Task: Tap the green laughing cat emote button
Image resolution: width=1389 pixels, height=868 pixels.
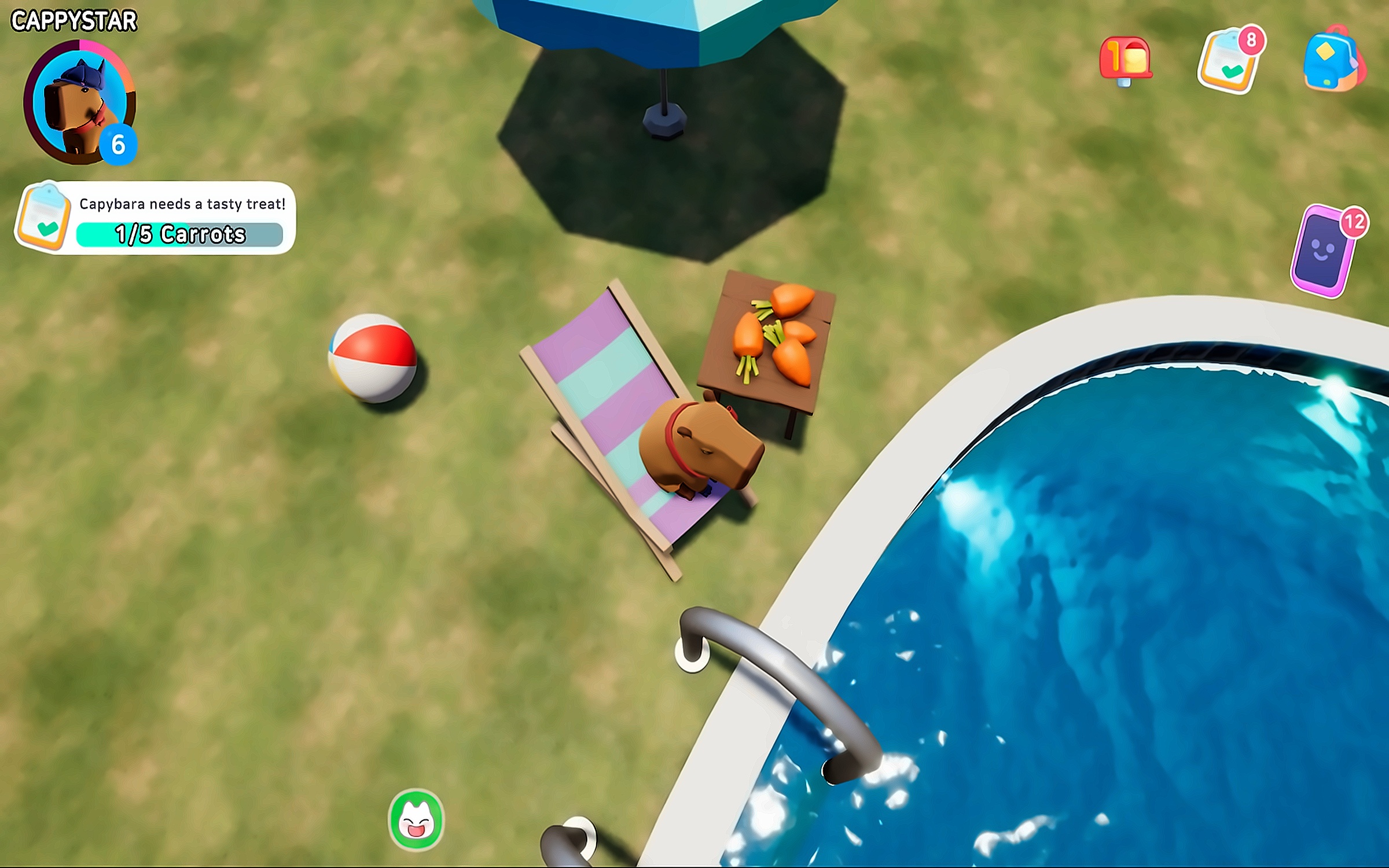Action: click(x=416, y=820)
